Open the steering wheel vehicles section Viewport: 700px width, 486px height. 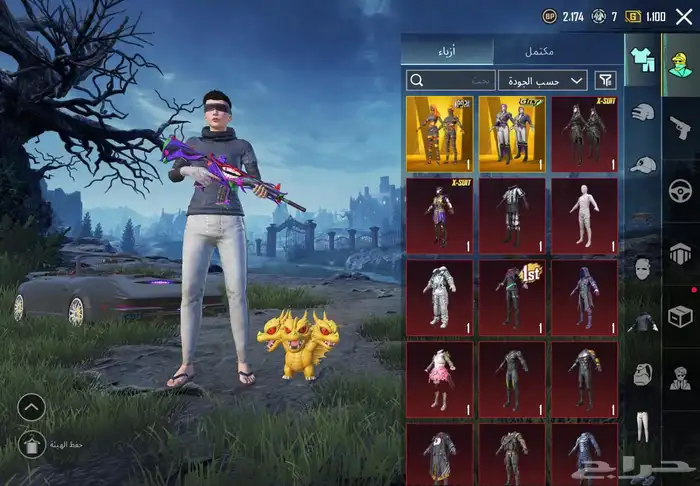tap(681, 188)
